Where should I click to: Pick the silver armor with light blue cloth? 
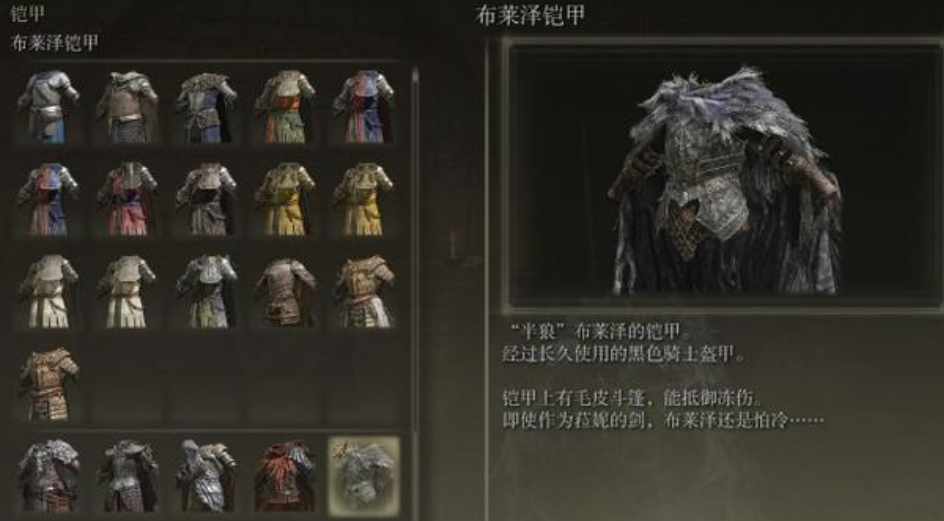coord(48,105)
